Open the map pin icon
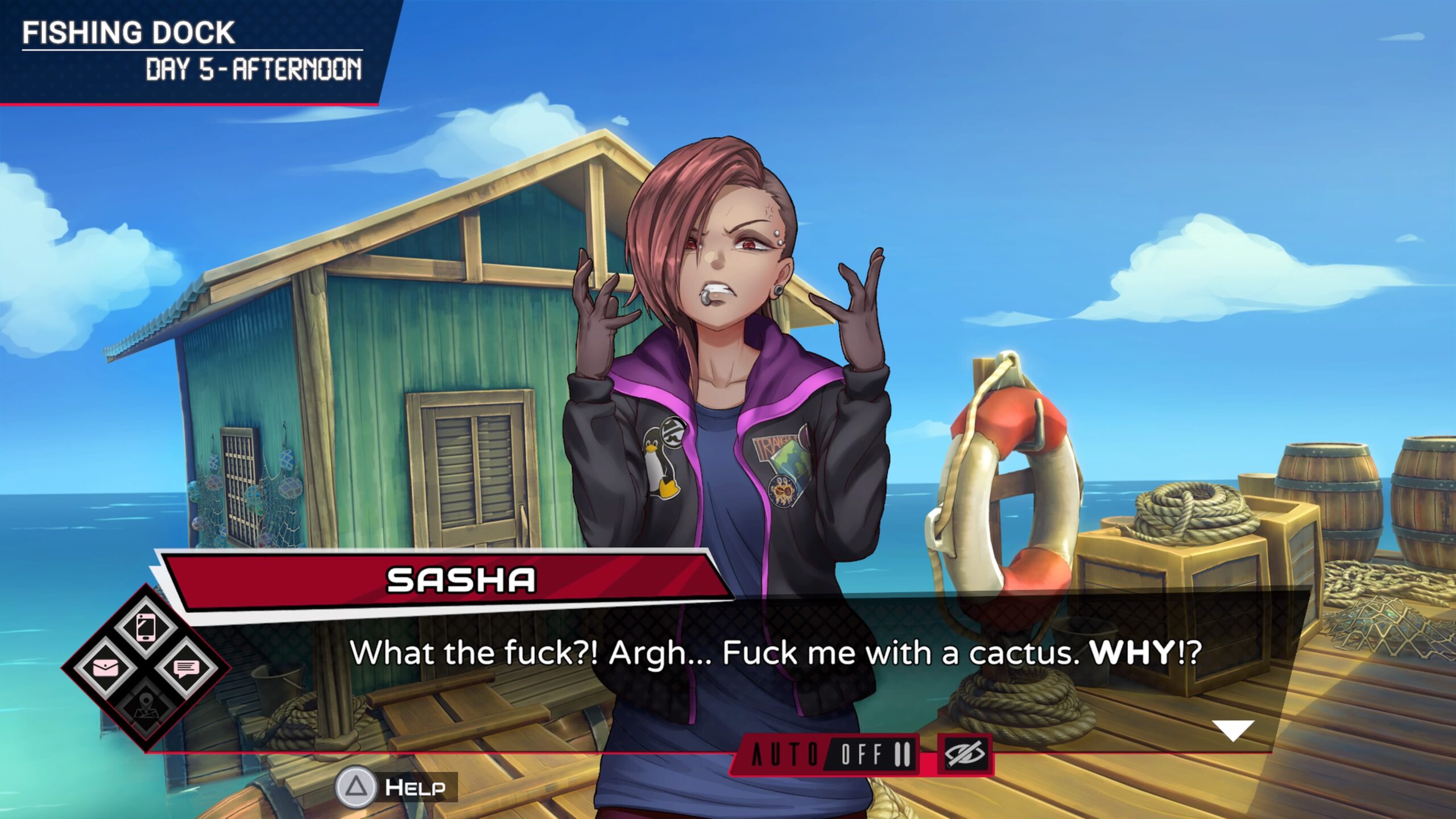This screenshot has height=819, width=1456. tap(146, 708)
